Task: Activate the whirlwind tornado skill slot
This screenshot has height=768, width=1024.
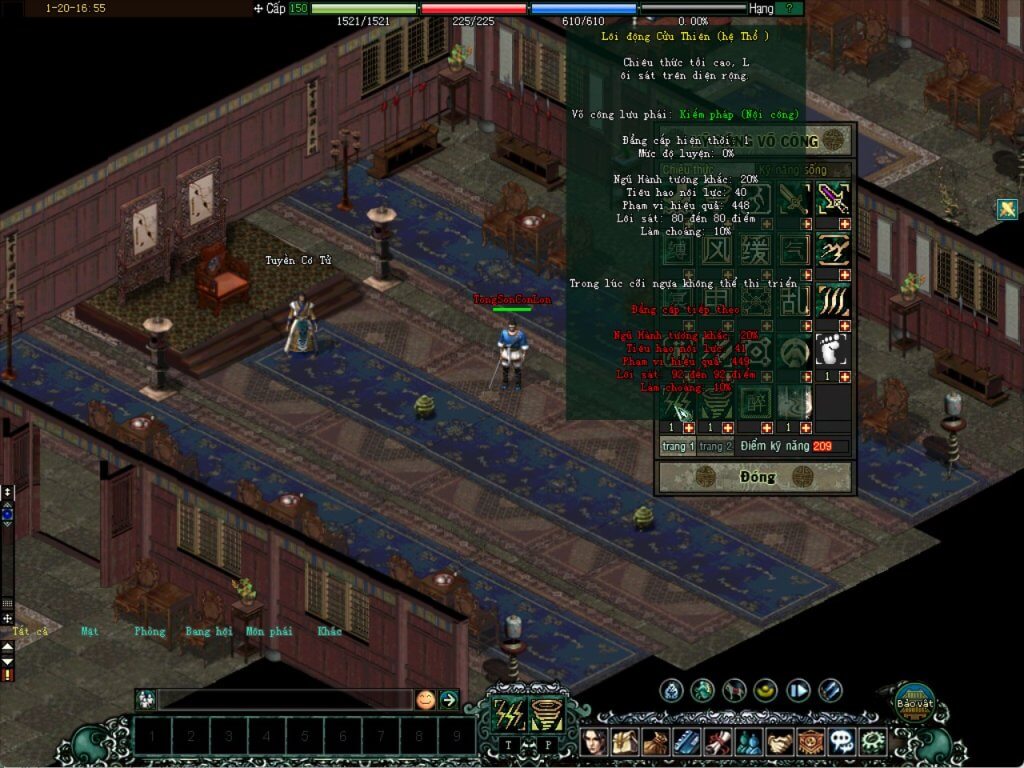Action: point(547,715)
